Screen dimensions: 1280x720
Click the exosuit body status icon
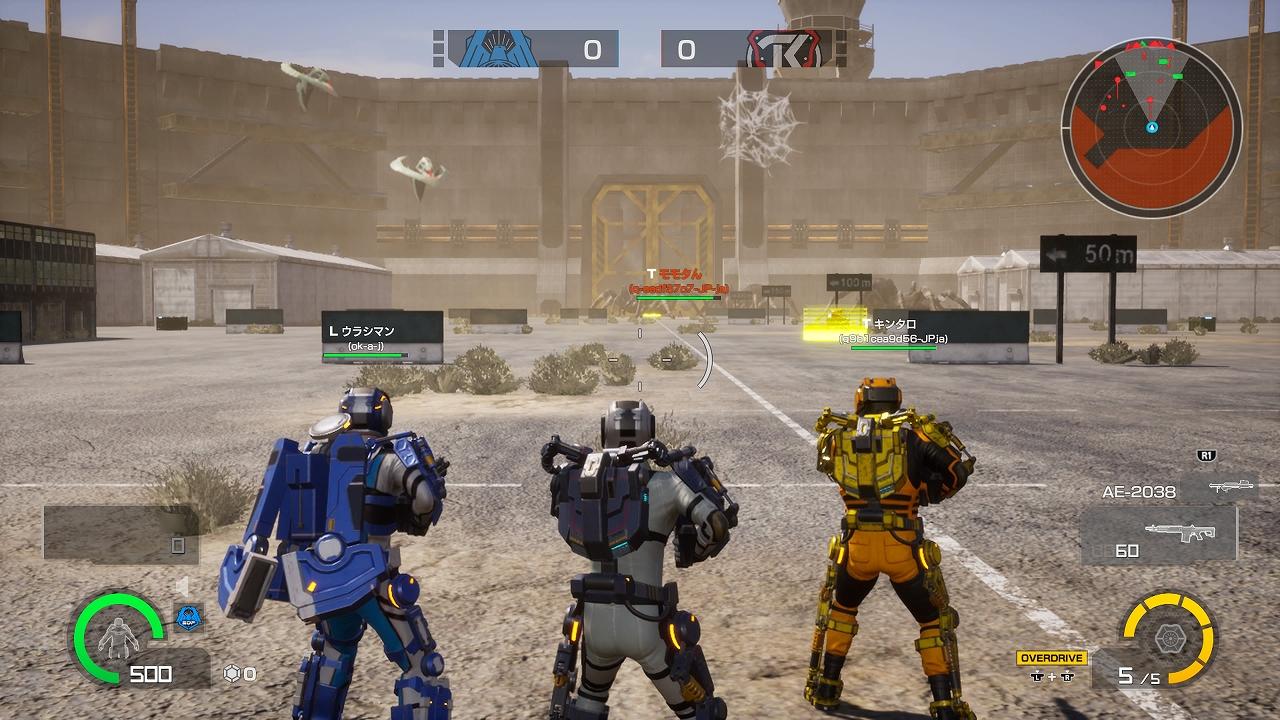click(x=118, y=637)
